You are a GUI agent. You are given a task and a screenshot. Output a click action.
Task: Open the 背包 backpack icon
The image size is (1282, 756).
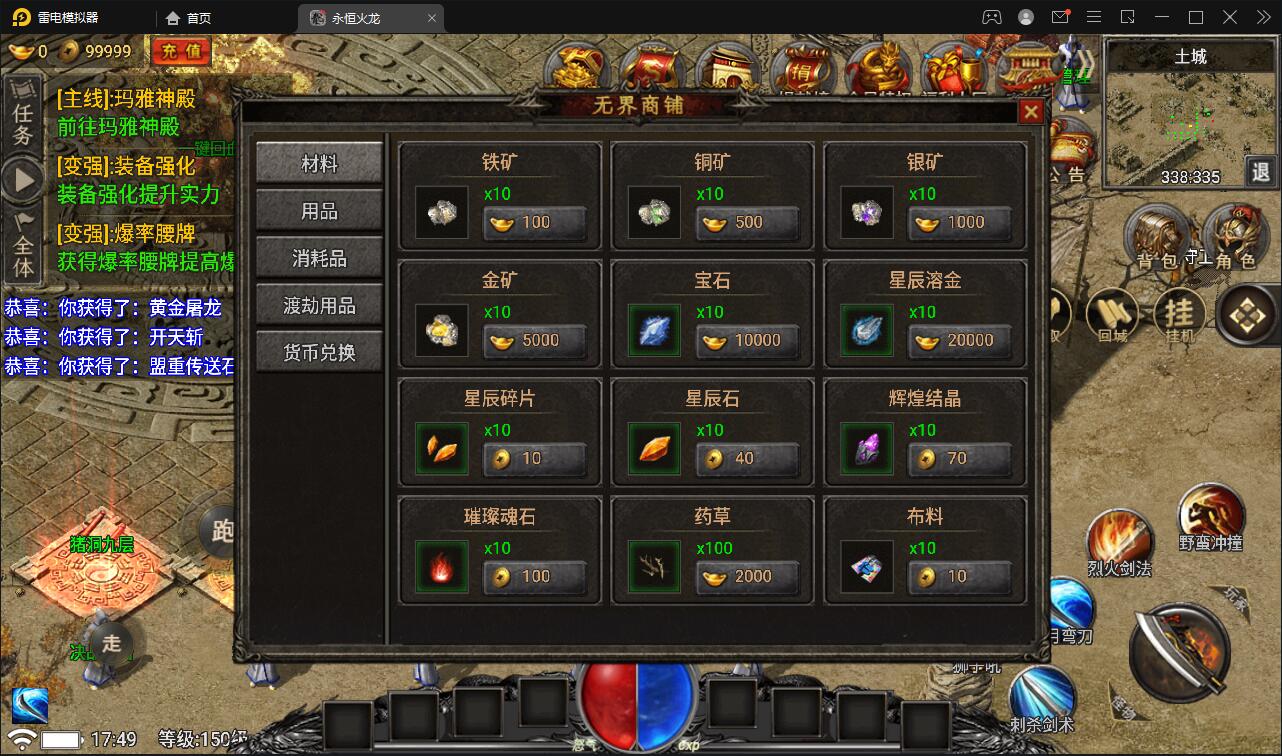[x=1158, y=236]
